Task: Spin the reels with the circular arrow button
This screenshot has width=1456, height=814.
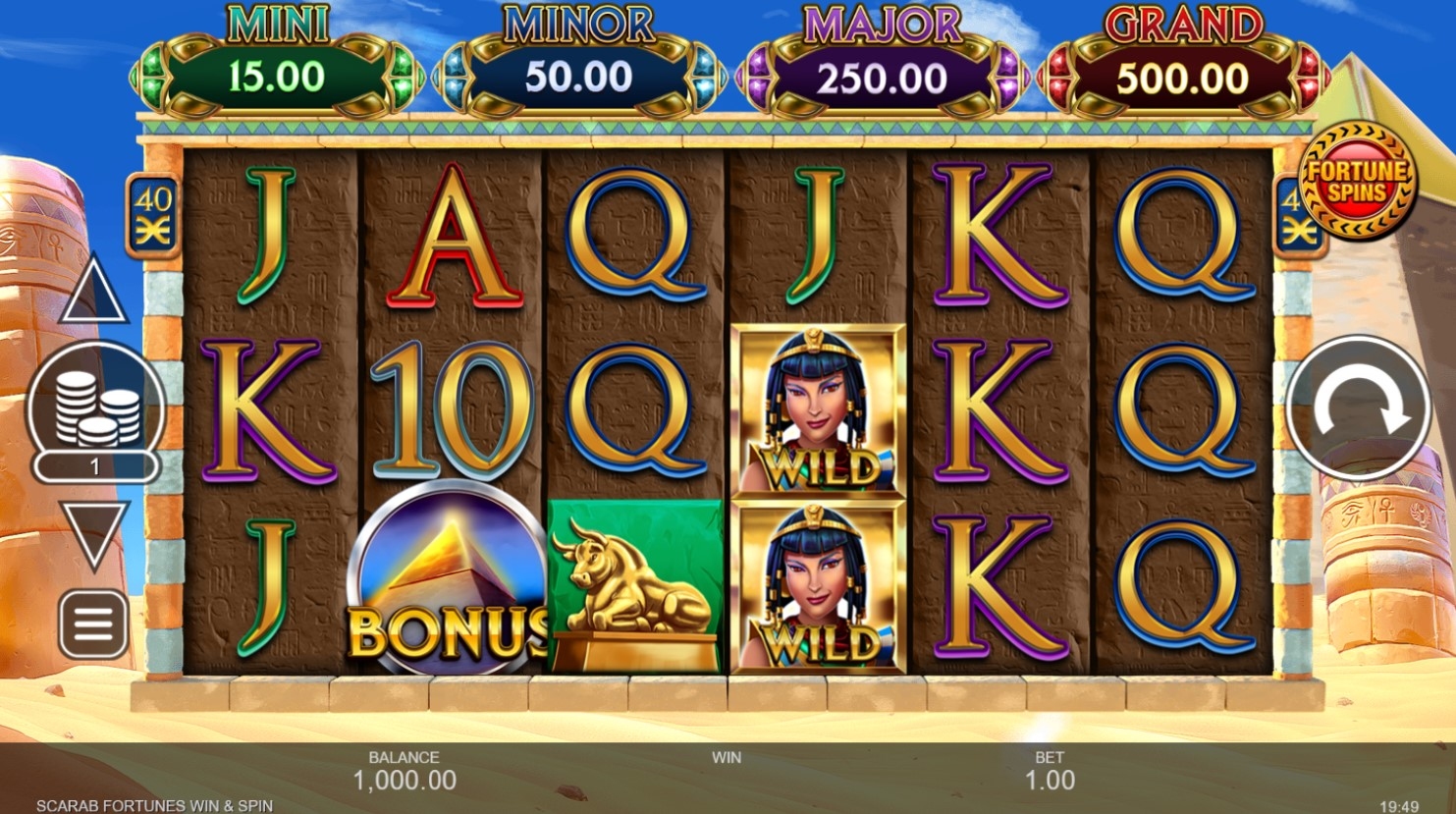Action: (1358, 409)
